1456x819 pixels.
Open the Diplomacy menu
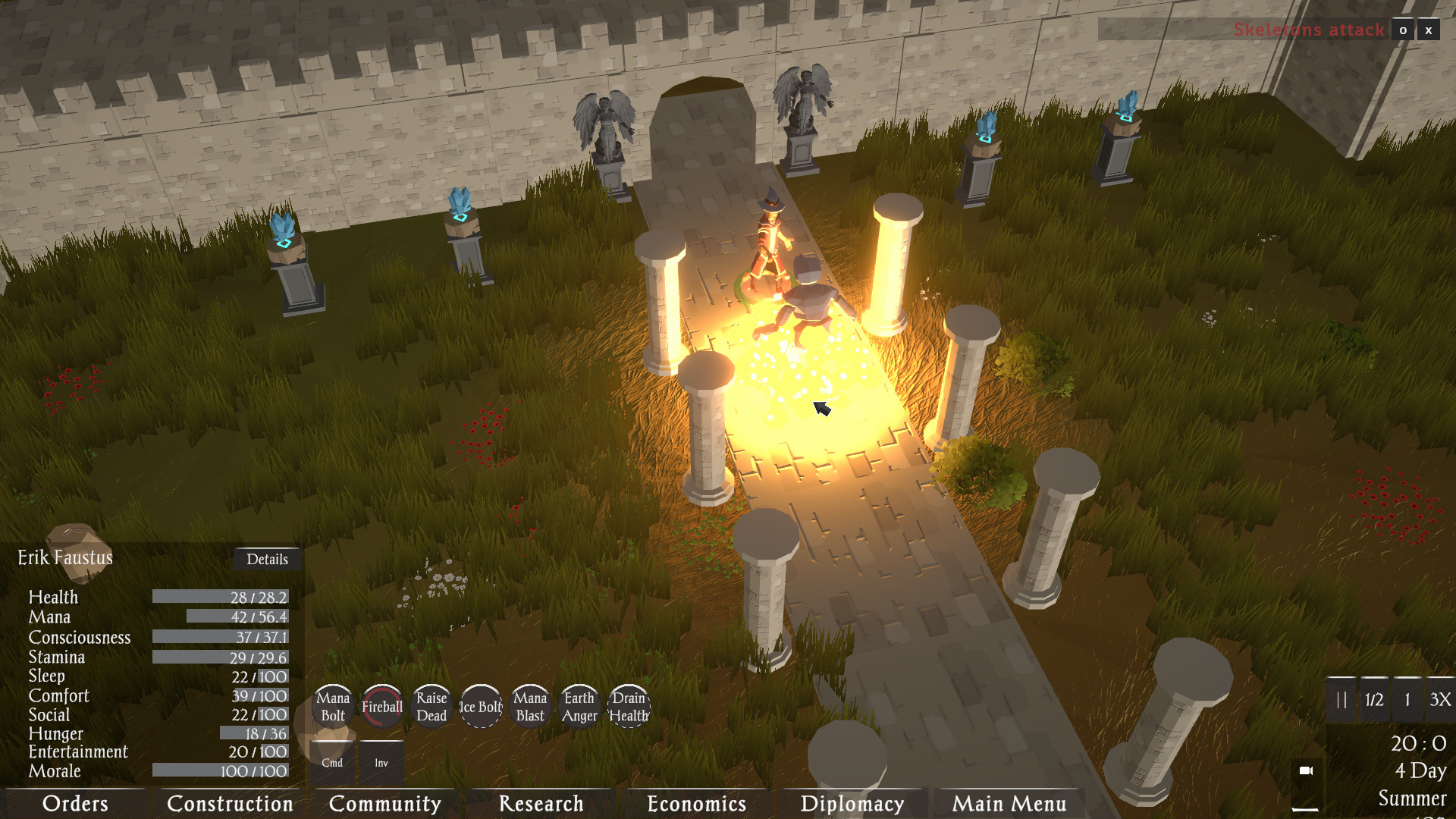(851, 804)
